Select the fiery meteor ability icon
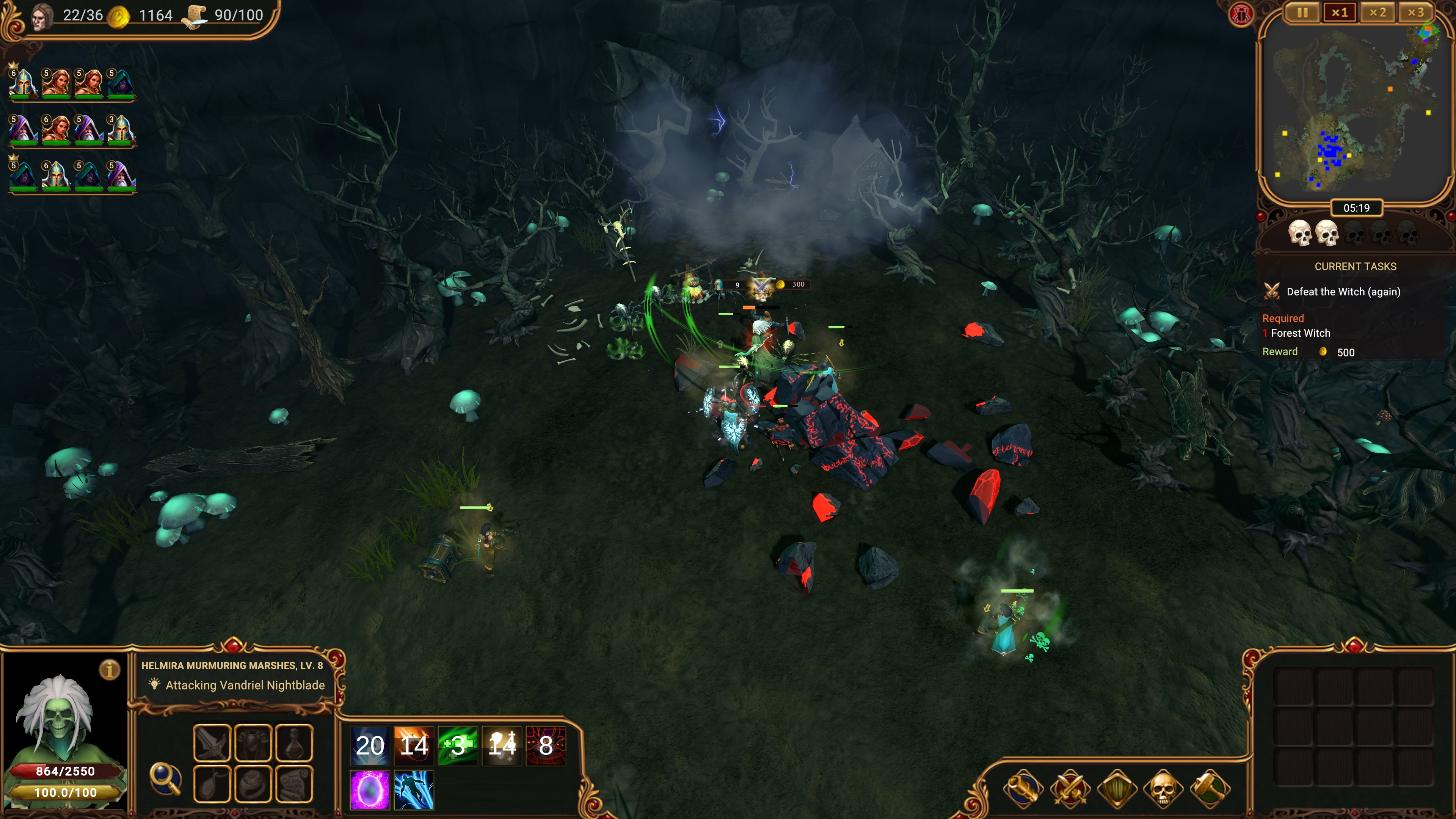The width and height of the screenshot is (1456, 819). click(414, 745)
